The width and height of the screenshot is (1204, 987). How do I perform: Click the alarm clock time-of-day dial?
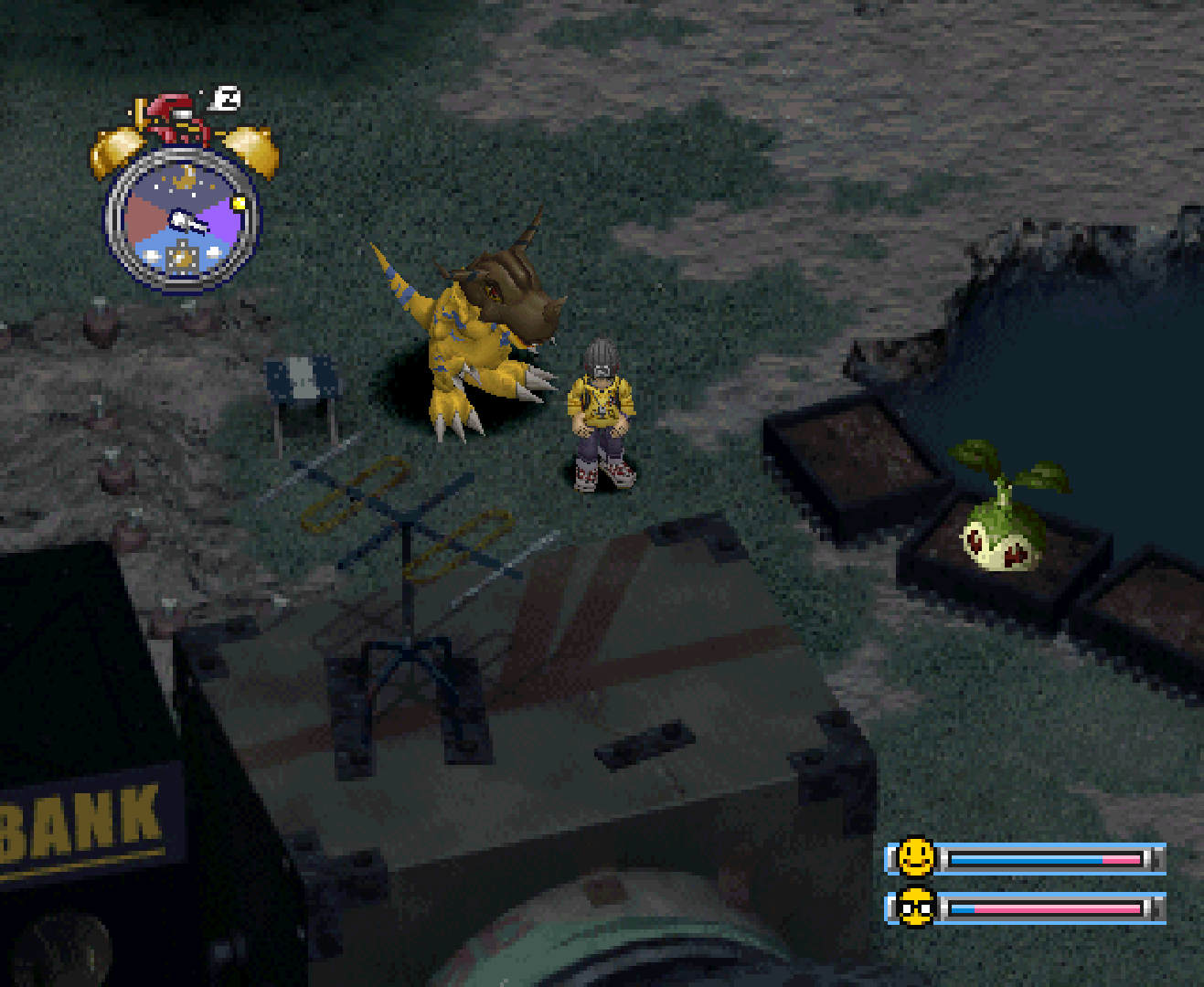click(x=184, y=220)
